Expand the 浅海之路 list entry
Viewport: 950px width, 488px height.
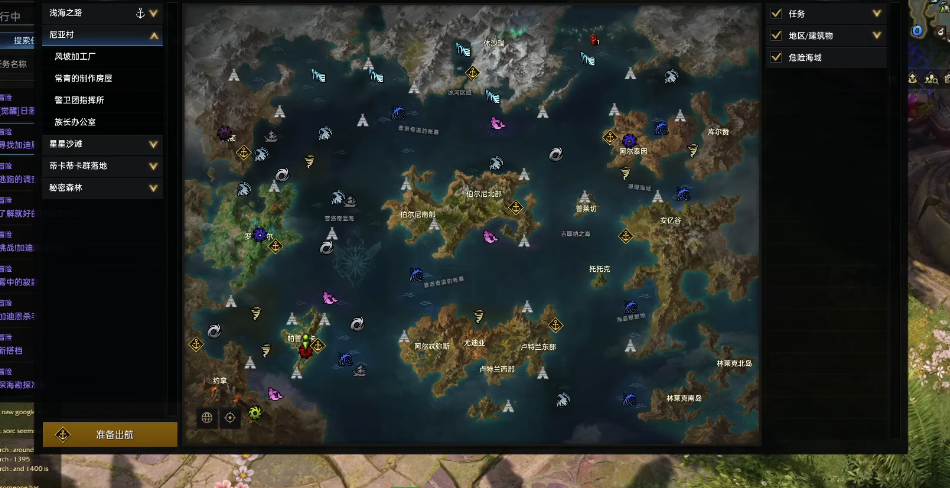[x=153, y=13]
